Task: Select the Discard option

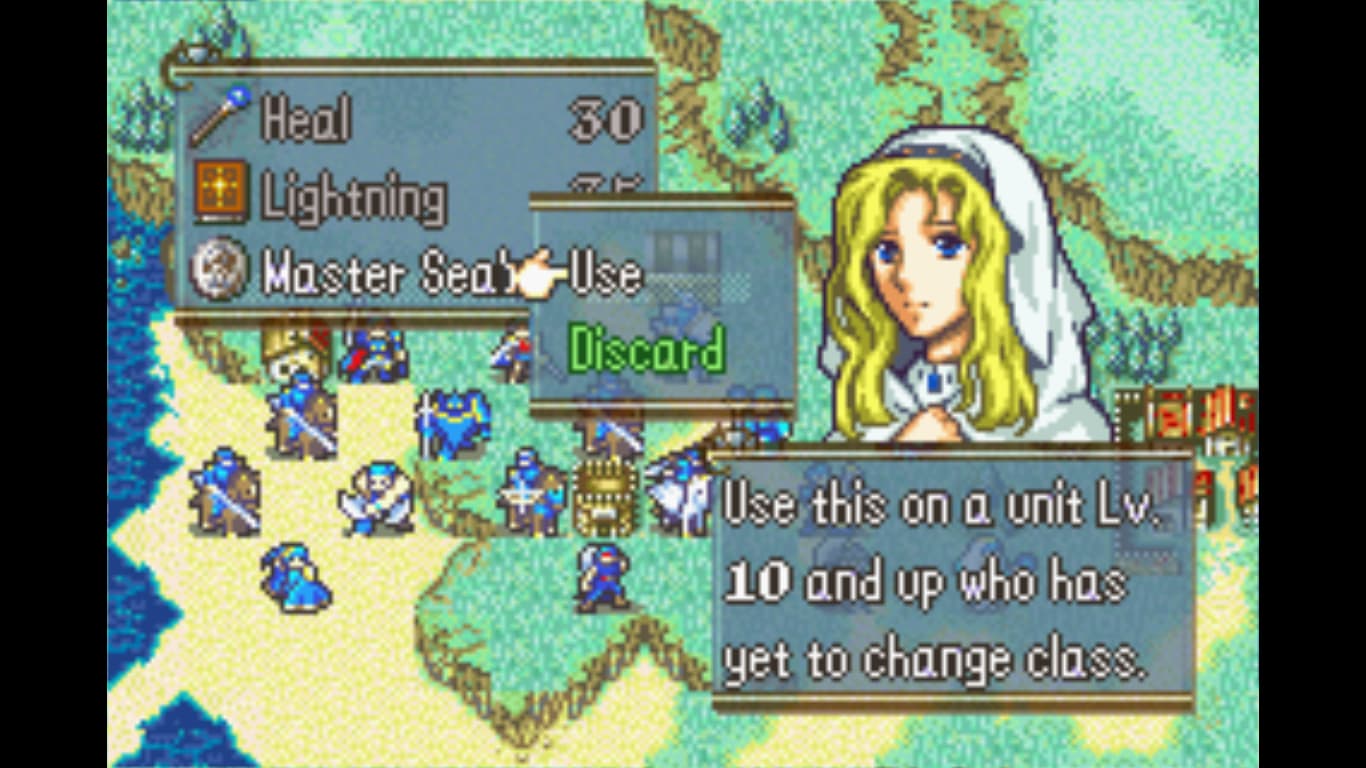Action: (x=646, y=351)
